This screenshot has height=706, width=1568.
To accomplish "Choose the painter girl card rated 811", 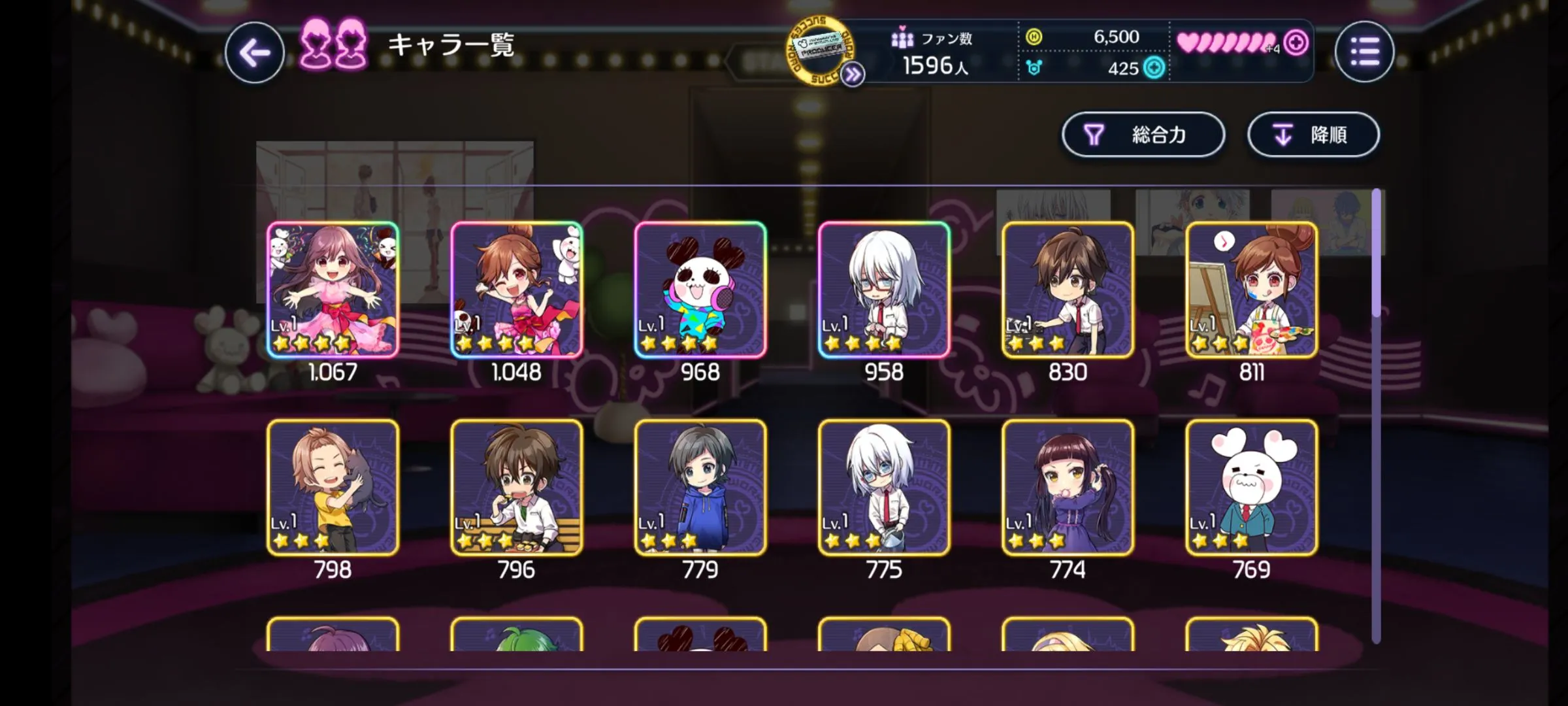I will (x=1251, y=290).
